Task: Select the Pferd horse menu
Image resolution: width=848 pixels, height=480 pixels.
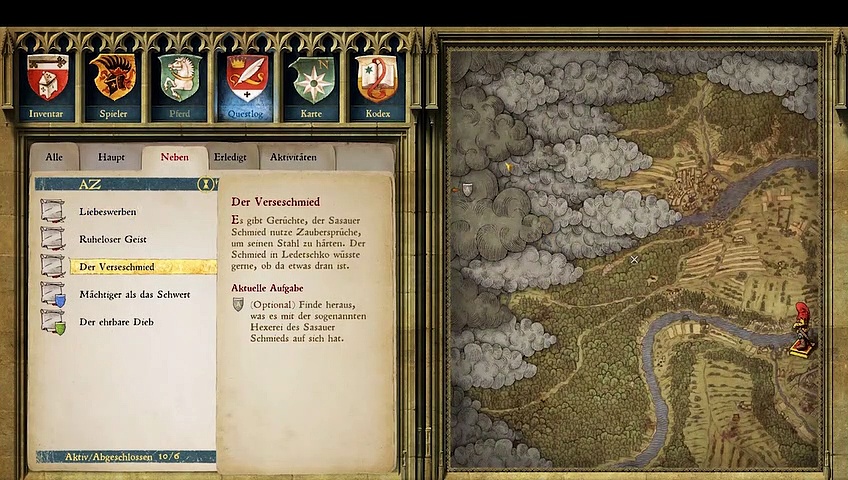Action: pyautogui.click(x=179, y=86)
